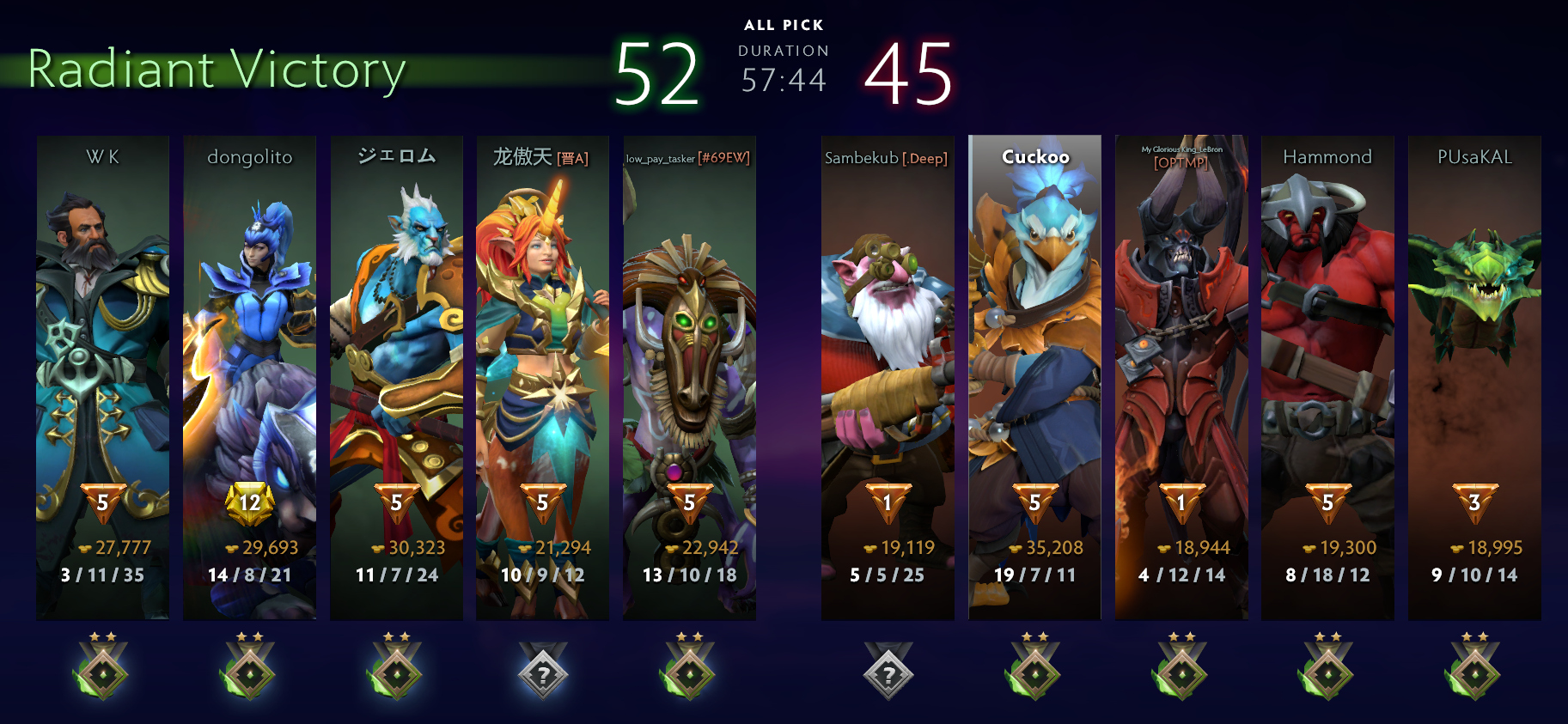Select W K's Kunkka player card
The height and width of the screenshot is (724, 1568).
point(102,378)
